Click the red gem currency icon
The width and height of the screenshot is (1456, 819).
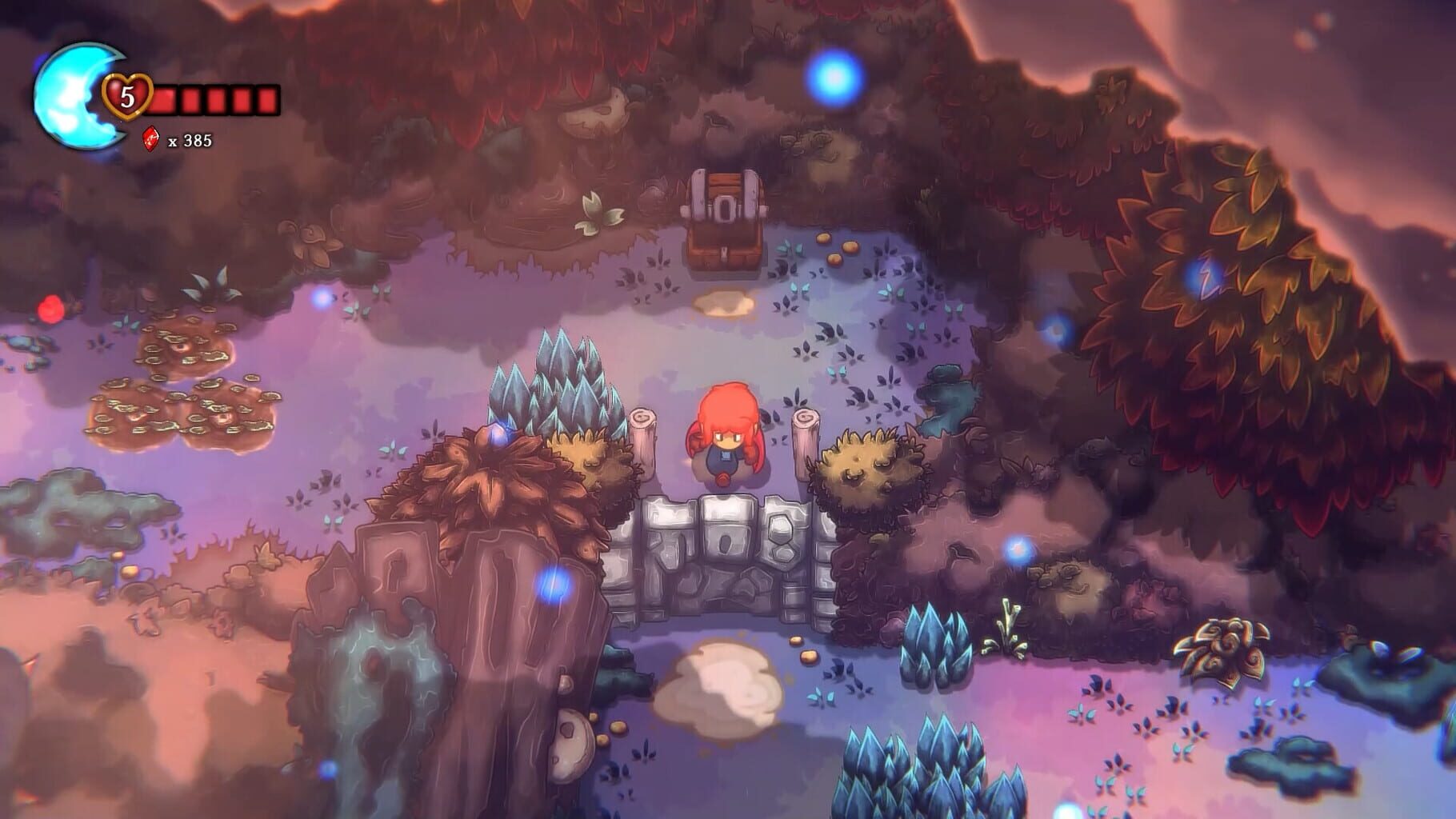click(x=152, y=138)
